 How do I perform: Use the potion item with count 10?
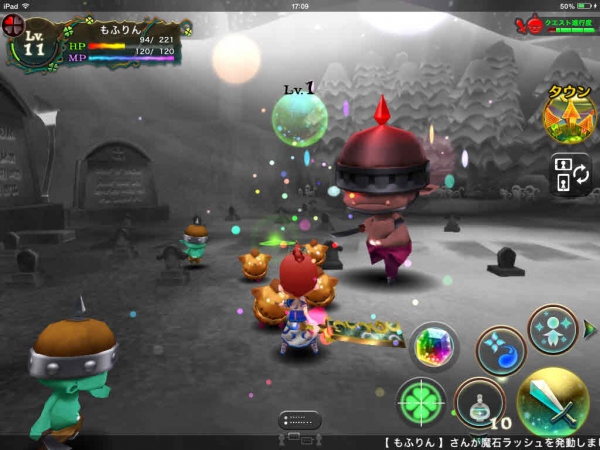tap(479, 404)
